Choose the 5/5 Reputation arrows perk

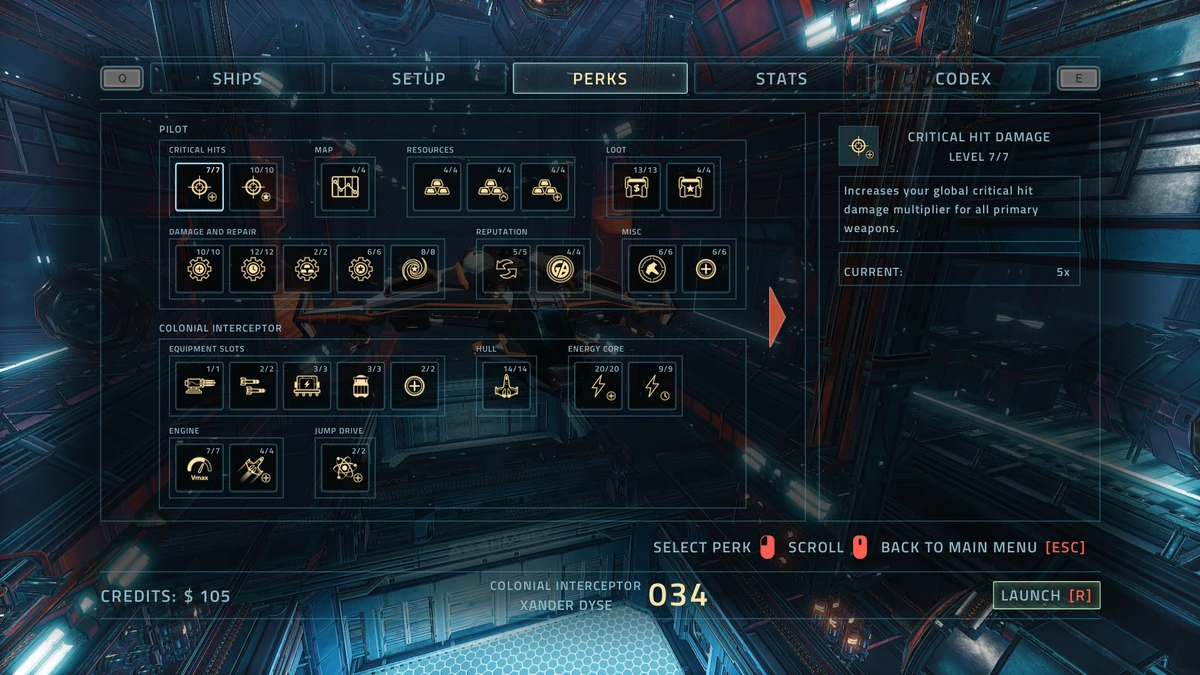506,269
